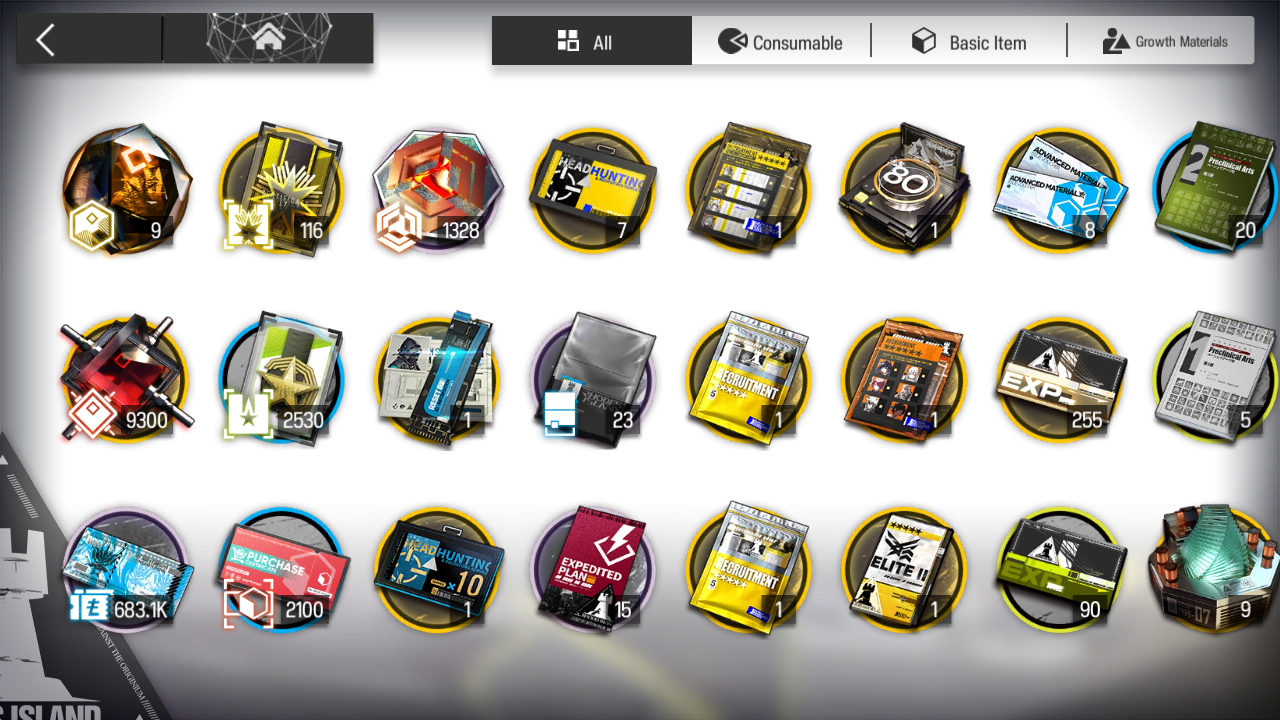Open the Basic Item tab
This screenshot has width=1280, height=720.
tap(968, 42)
